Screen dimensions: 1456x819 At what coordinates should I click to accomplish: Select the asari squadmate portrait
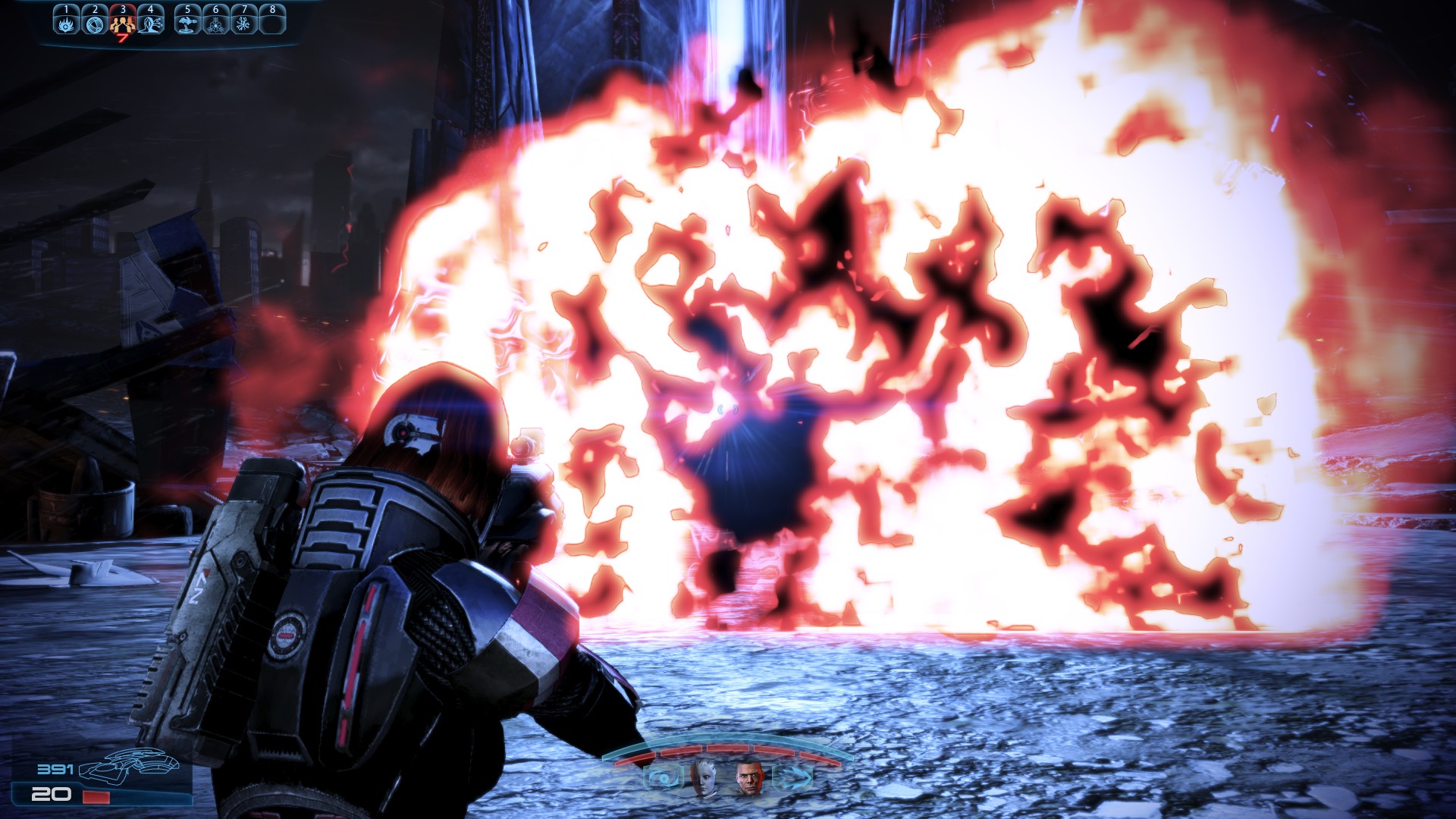703,777
